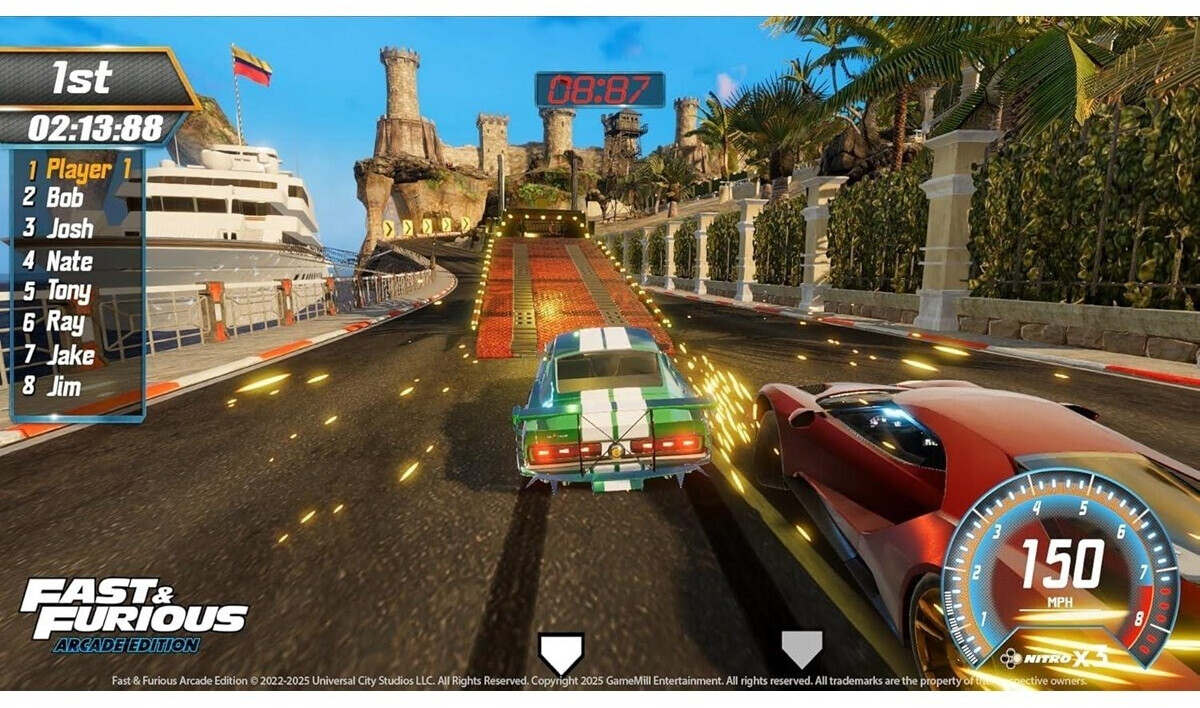Select Player 1 in the race standings
Screen dimensions: 1200x708
[x=78, y=169]
